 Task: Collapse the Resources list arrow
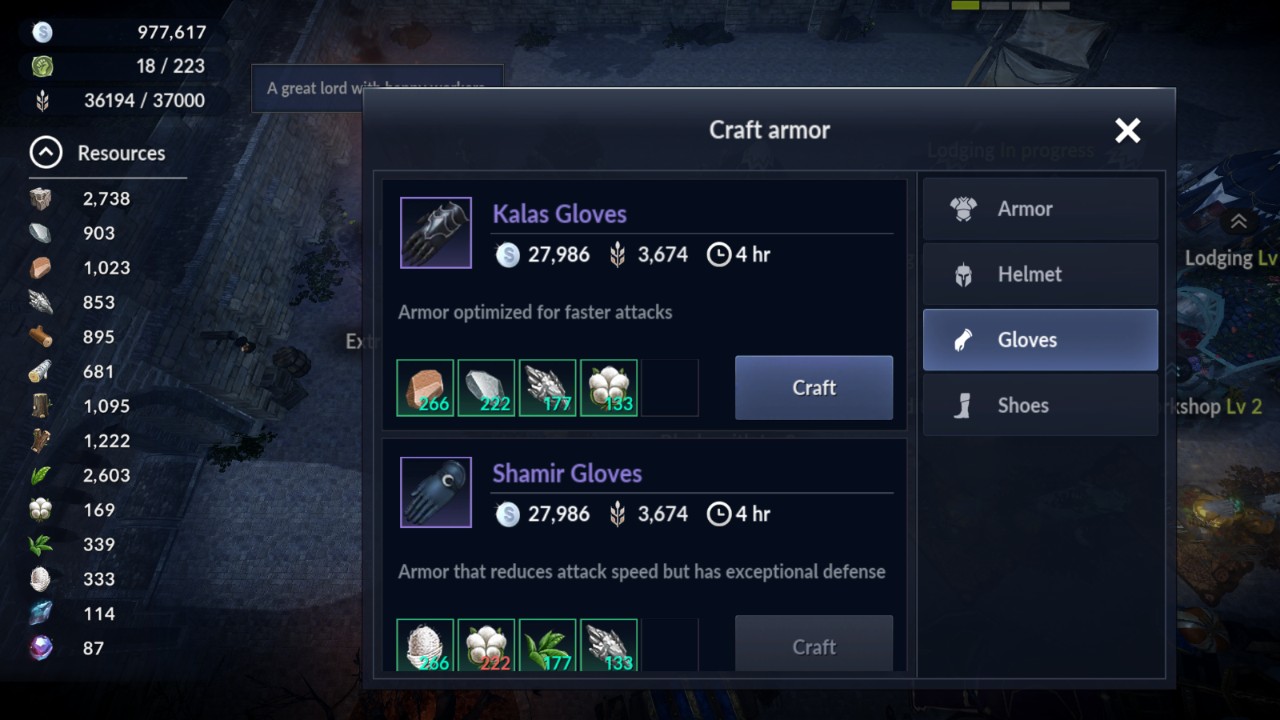pyautogui.click(x=46, y=153)
